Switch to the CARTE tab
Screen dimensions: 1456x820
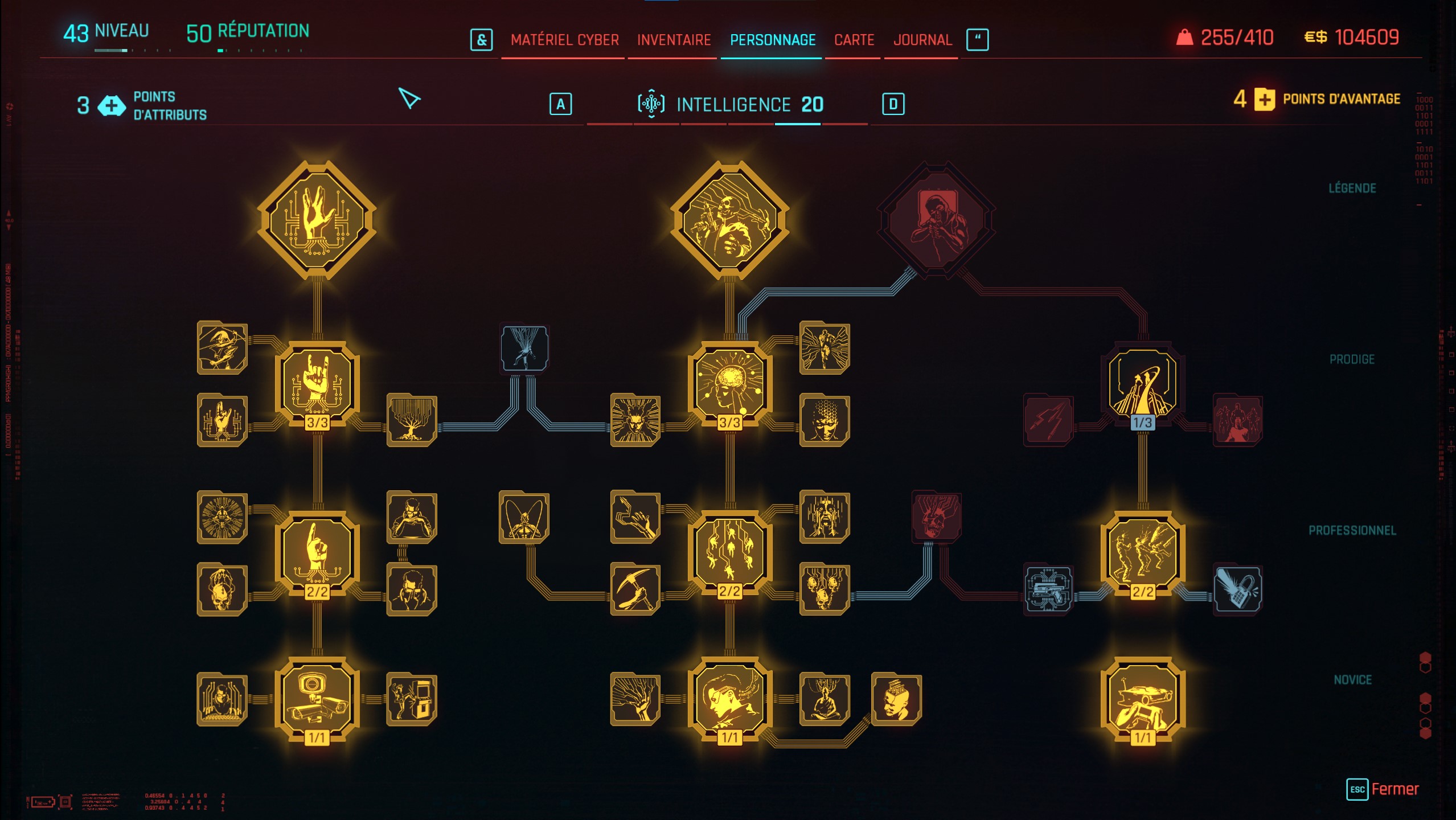pos(854,40)
